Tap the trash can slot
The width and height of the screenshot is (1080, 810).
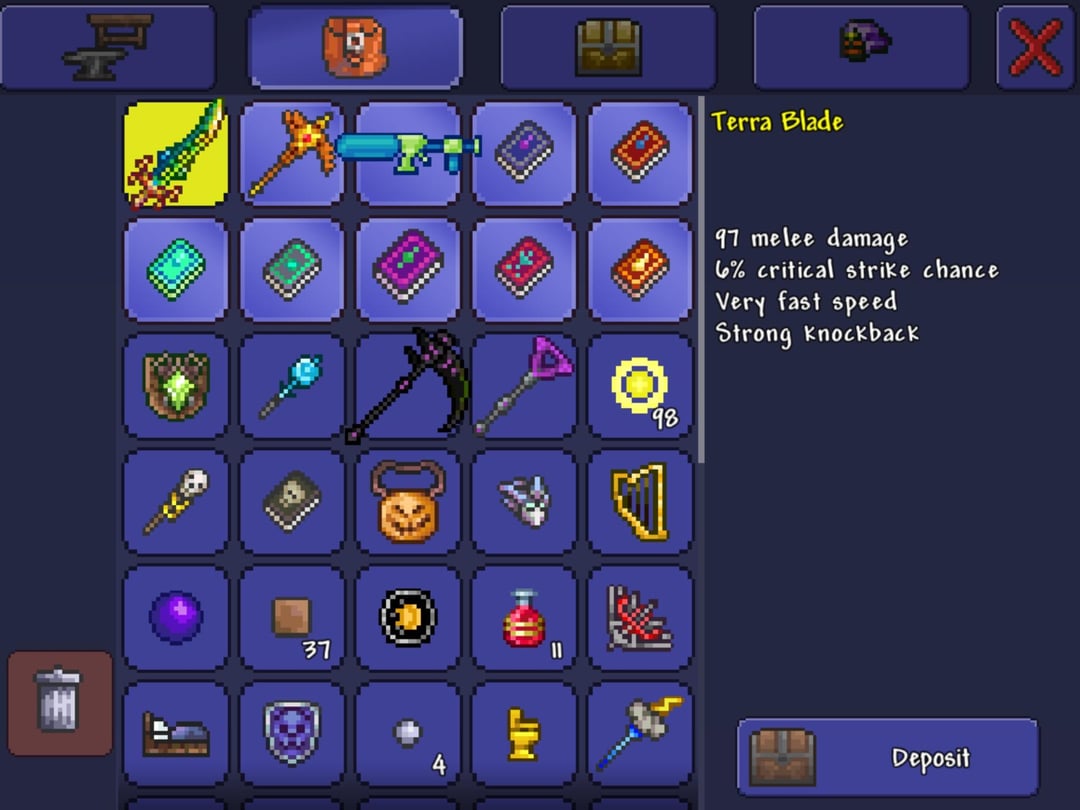59,702
